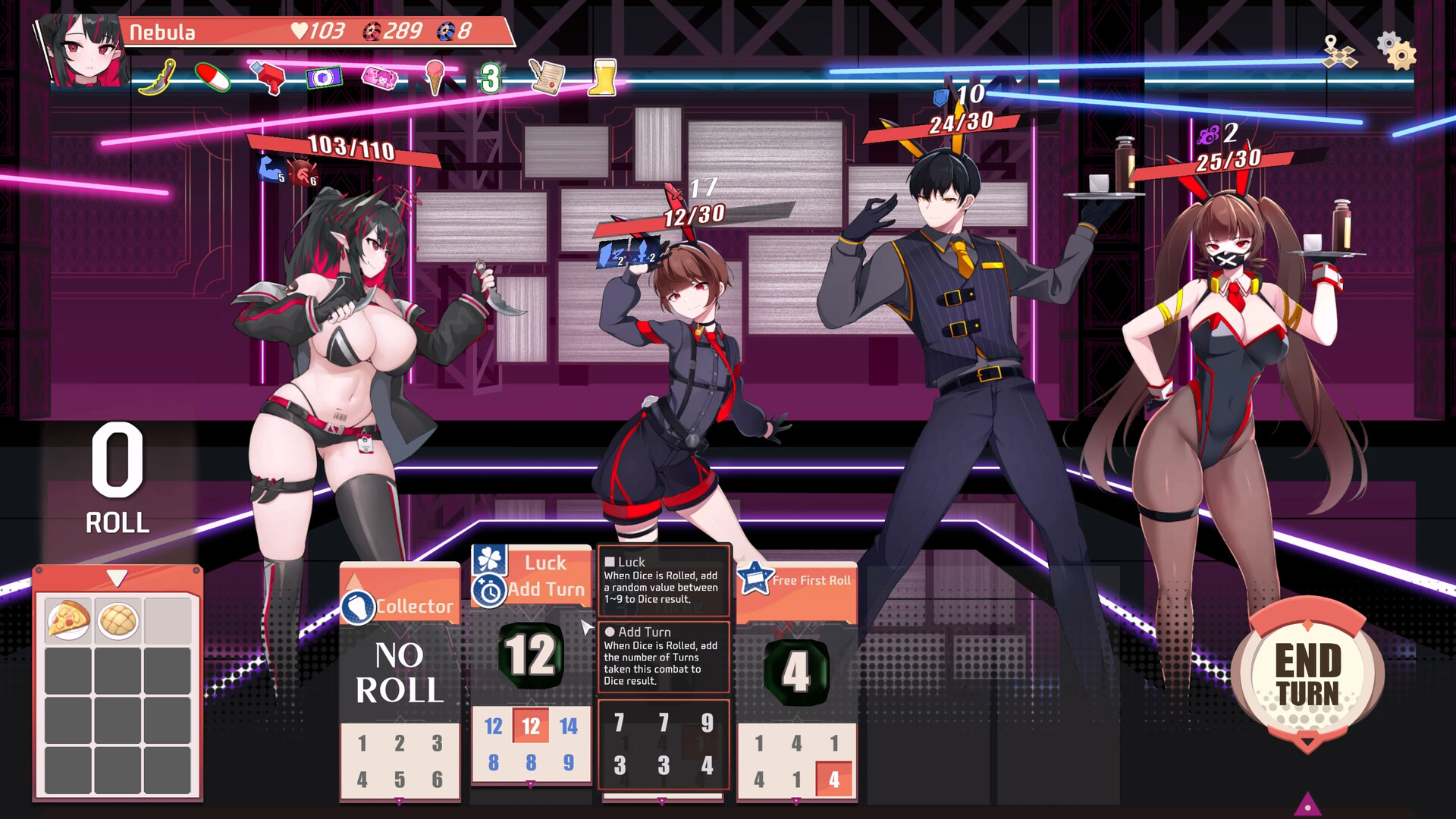Inspect the curved dagger relic
The width and height of the screenshot is (1456, 819).
[158, 77]
